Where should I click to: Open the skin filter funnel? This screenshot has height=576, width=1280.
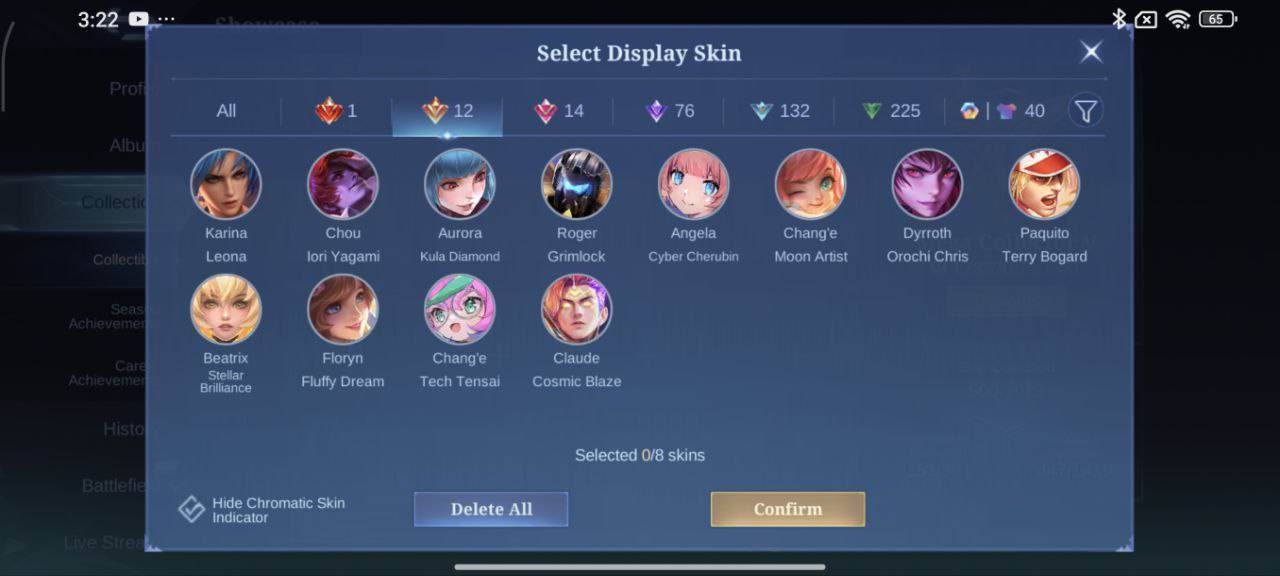(x=1086, y=111)
